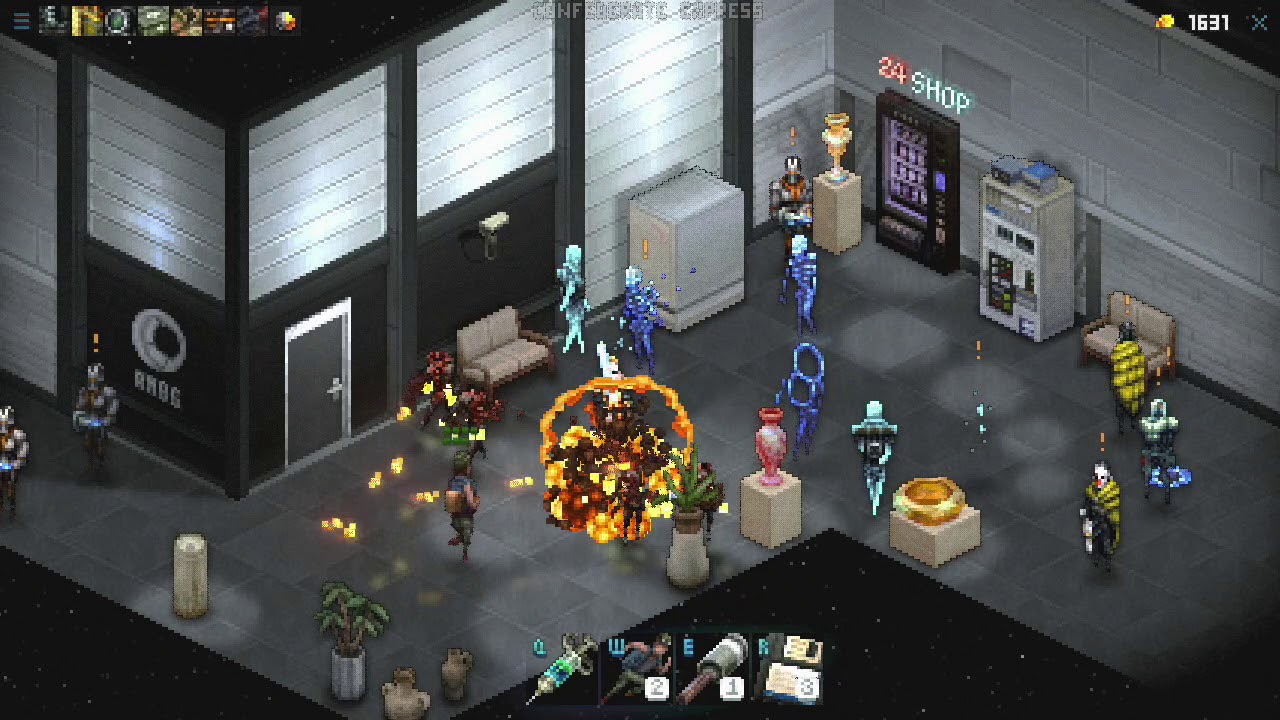1280x720 pixels.
Task: Select the yellow golden item in top bar
Action: (87, 21)
